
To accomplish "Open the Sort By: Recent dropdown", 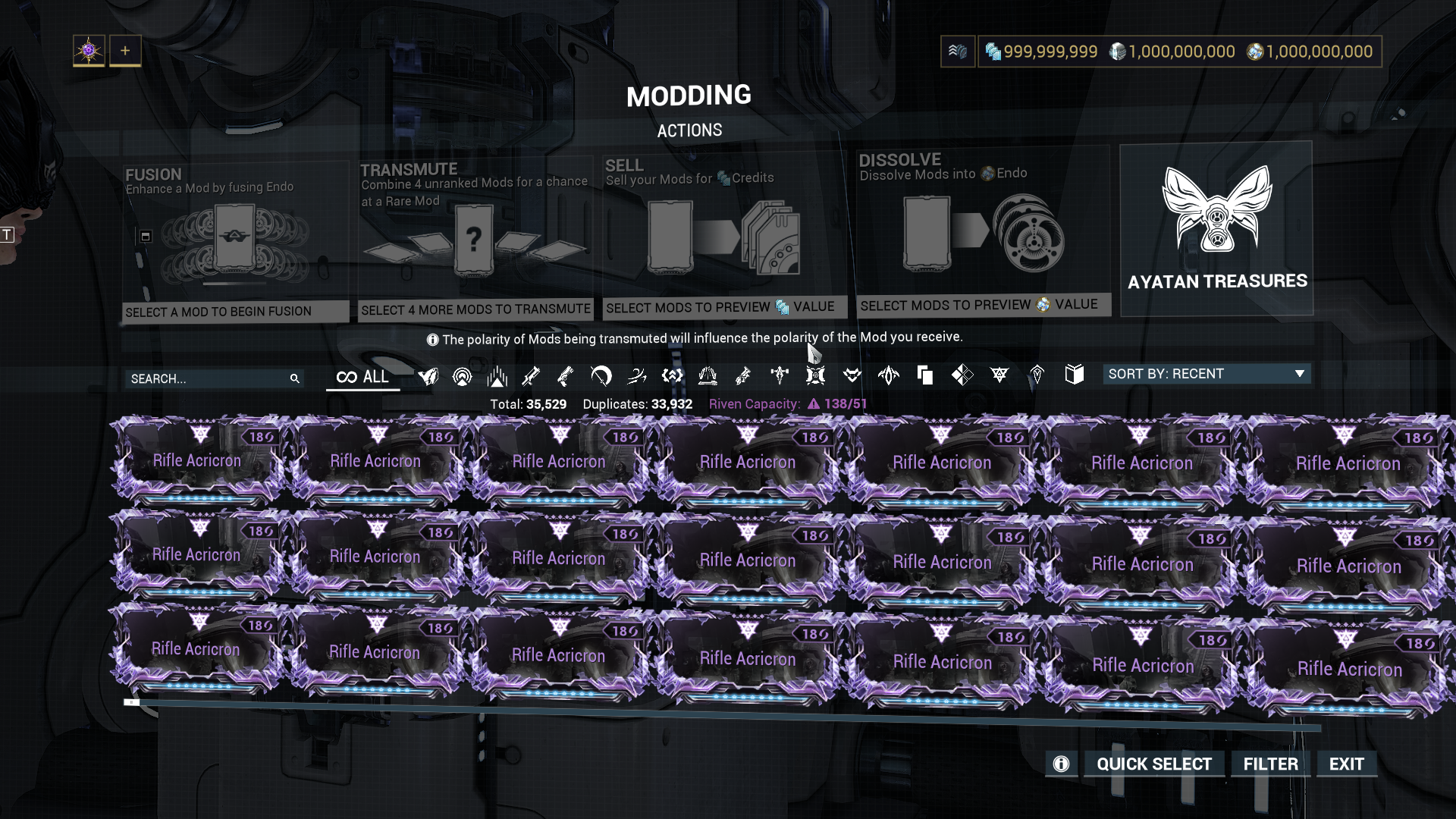I will point(1206,374).
